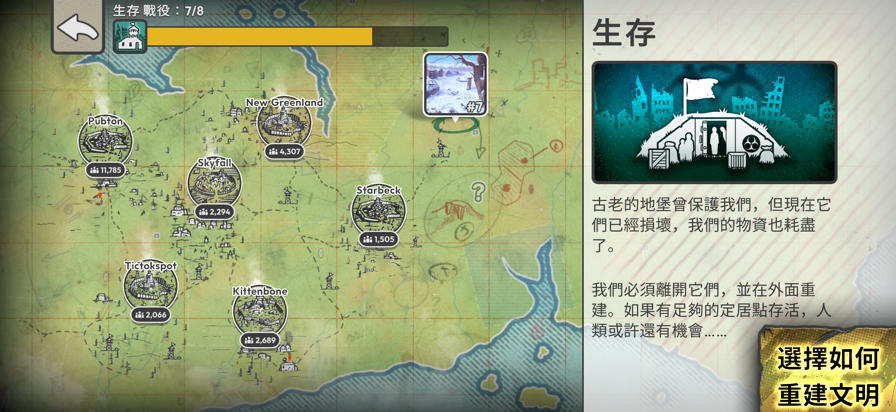Viewport: 896px width, 412px height.
Task: Select the Starbeck settlement marker
Action: click(378, 211)
